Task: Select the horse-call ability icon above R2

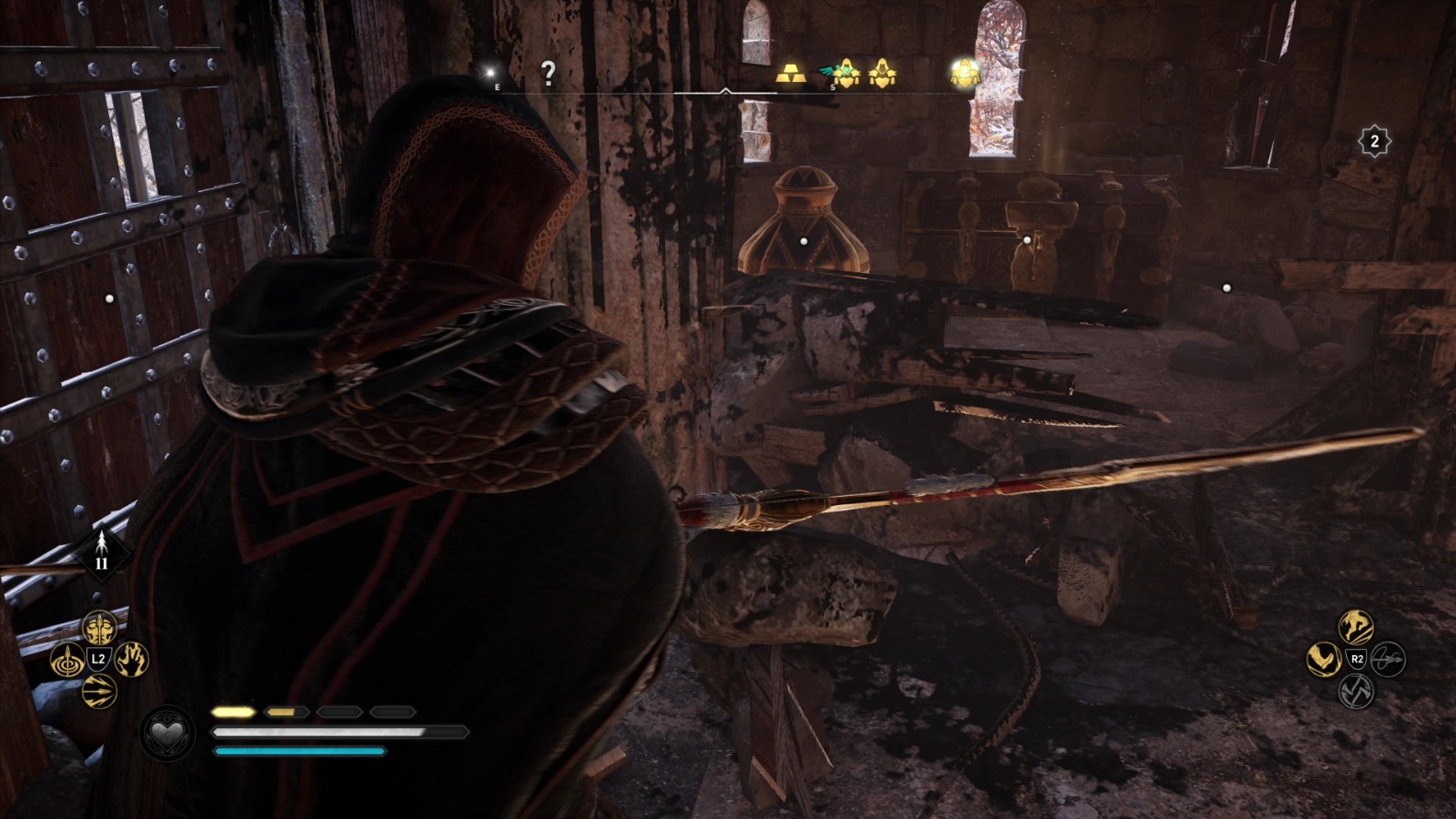Action: point(1355,626)
